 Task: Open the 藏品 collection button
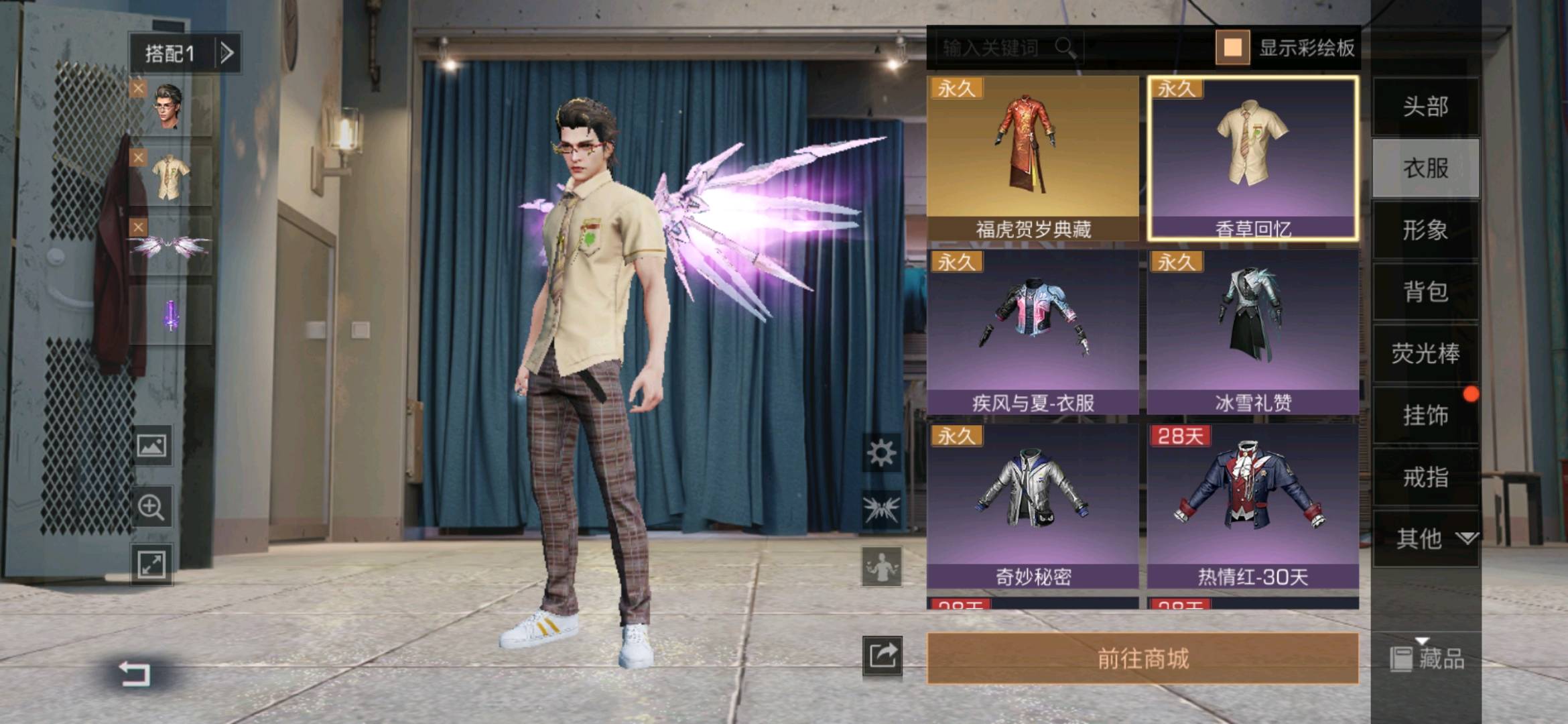tap(1427, 658)
